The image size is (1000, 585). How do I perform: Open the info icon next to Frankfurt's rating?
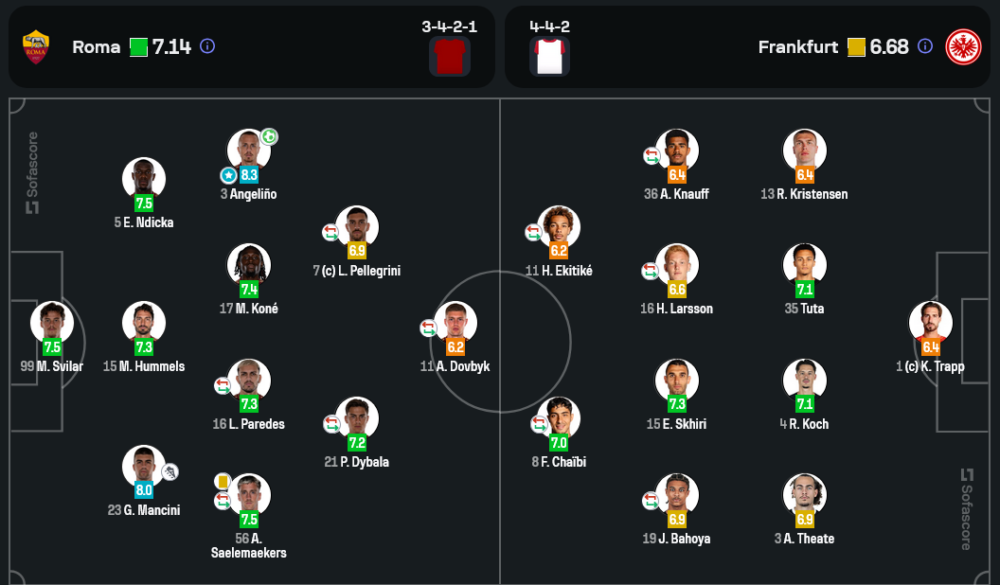pyautogui.click(x=925, y=46)
